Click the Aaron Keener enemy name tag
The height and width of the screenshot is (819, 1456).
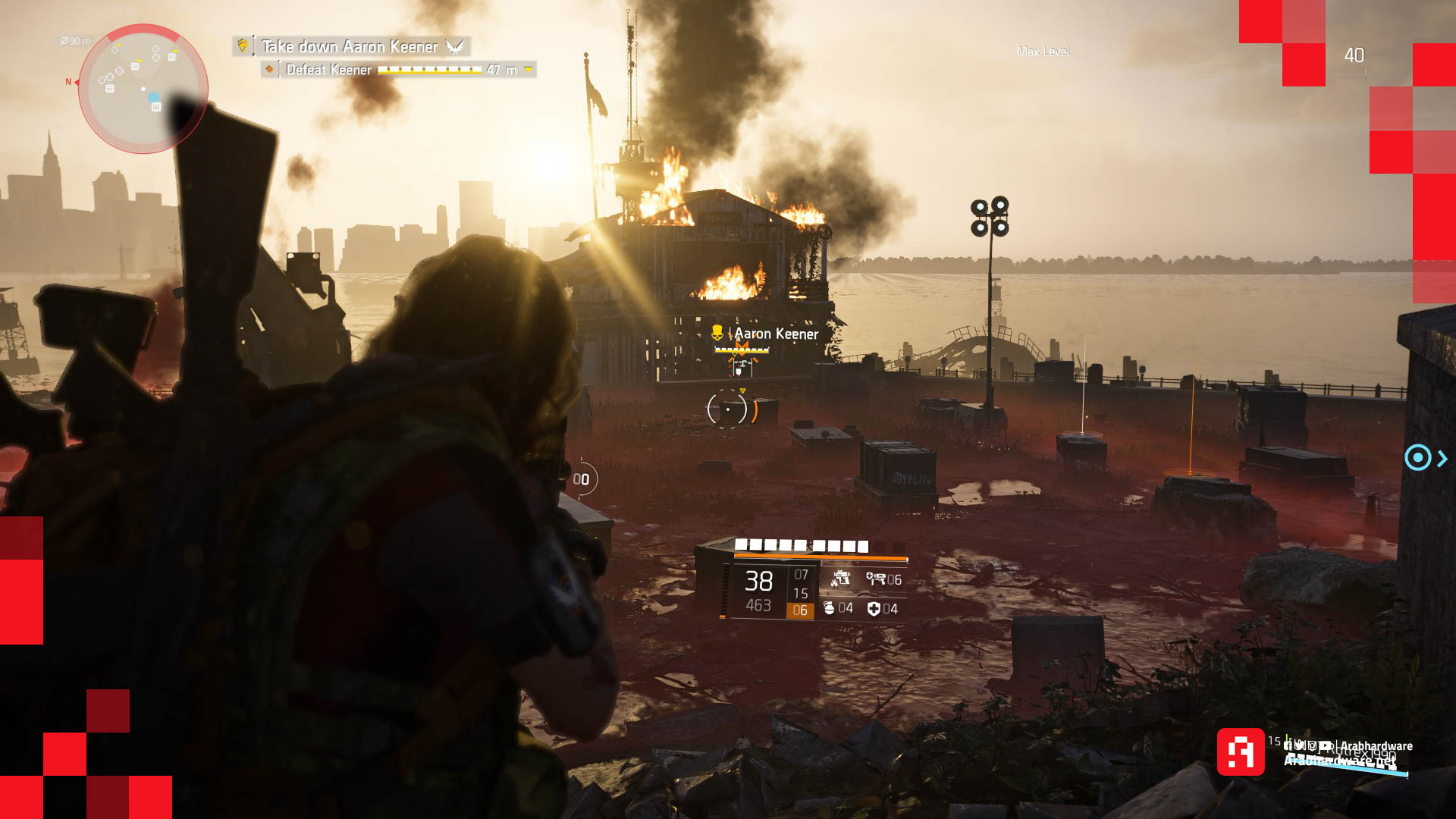pyautogui.click(x=774, y=334)
